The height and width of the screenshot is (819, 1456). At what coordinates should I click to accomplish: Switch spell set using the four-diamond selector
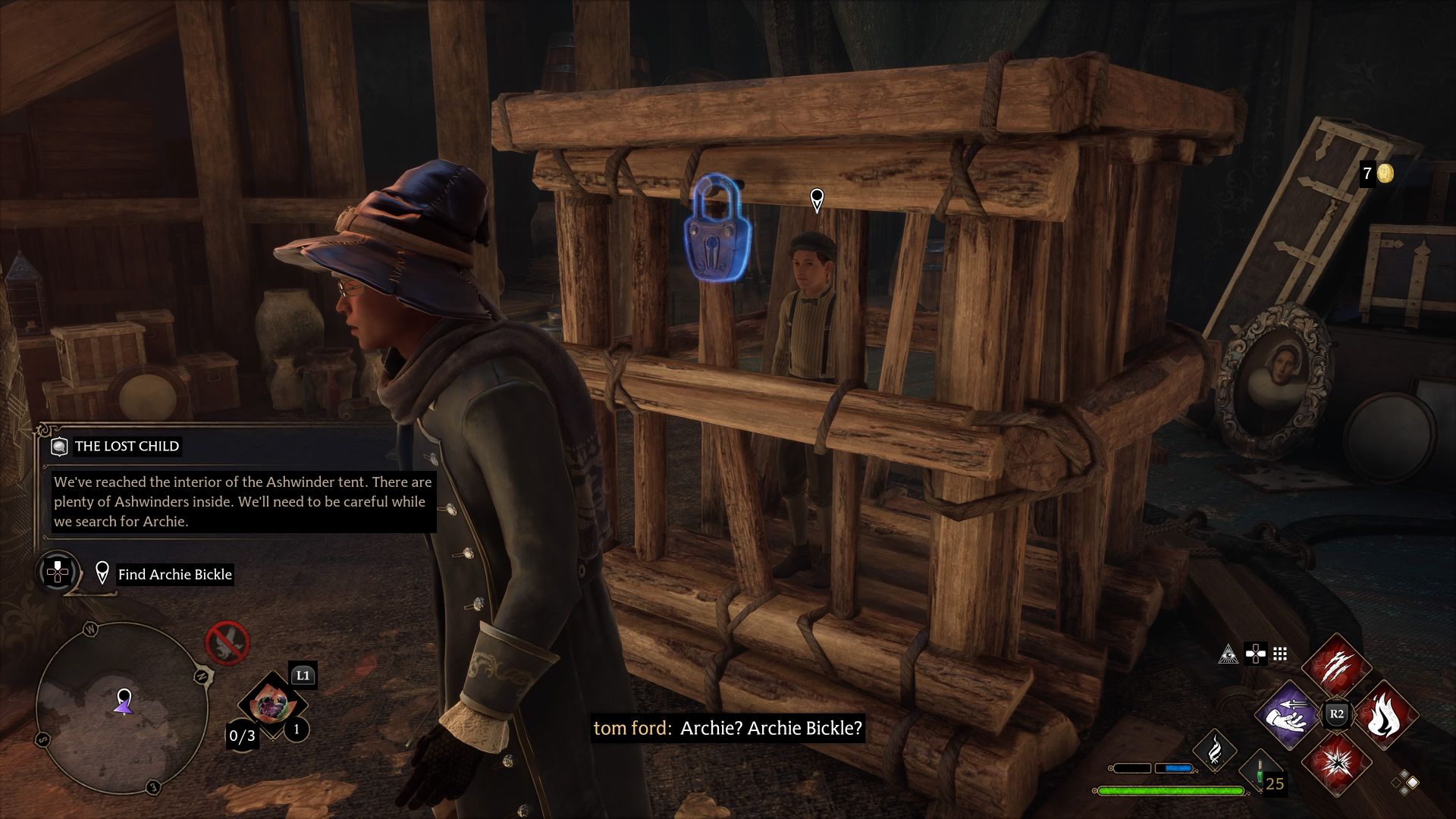(x=1404, y=782)
